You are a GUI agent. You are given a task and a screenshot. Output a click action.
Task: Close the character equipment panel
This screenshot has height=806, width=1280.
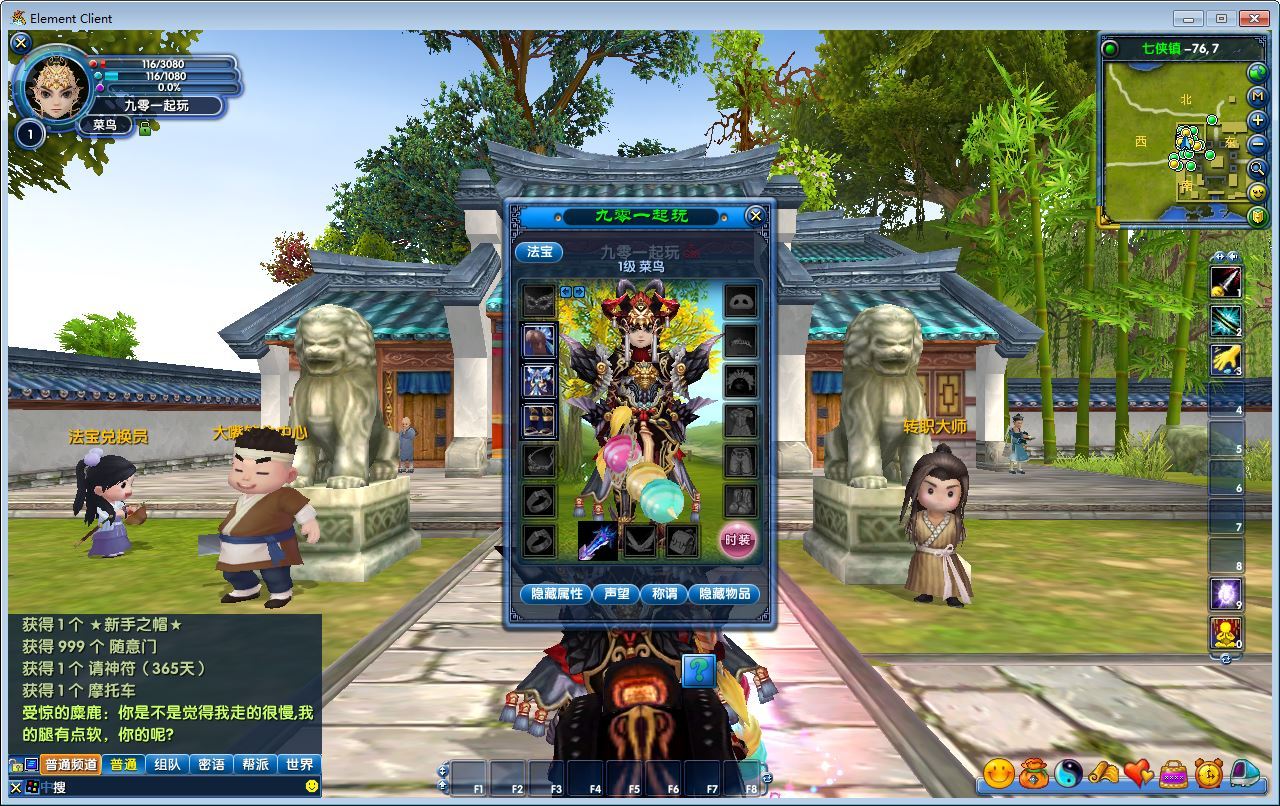[x=756, y=215]
